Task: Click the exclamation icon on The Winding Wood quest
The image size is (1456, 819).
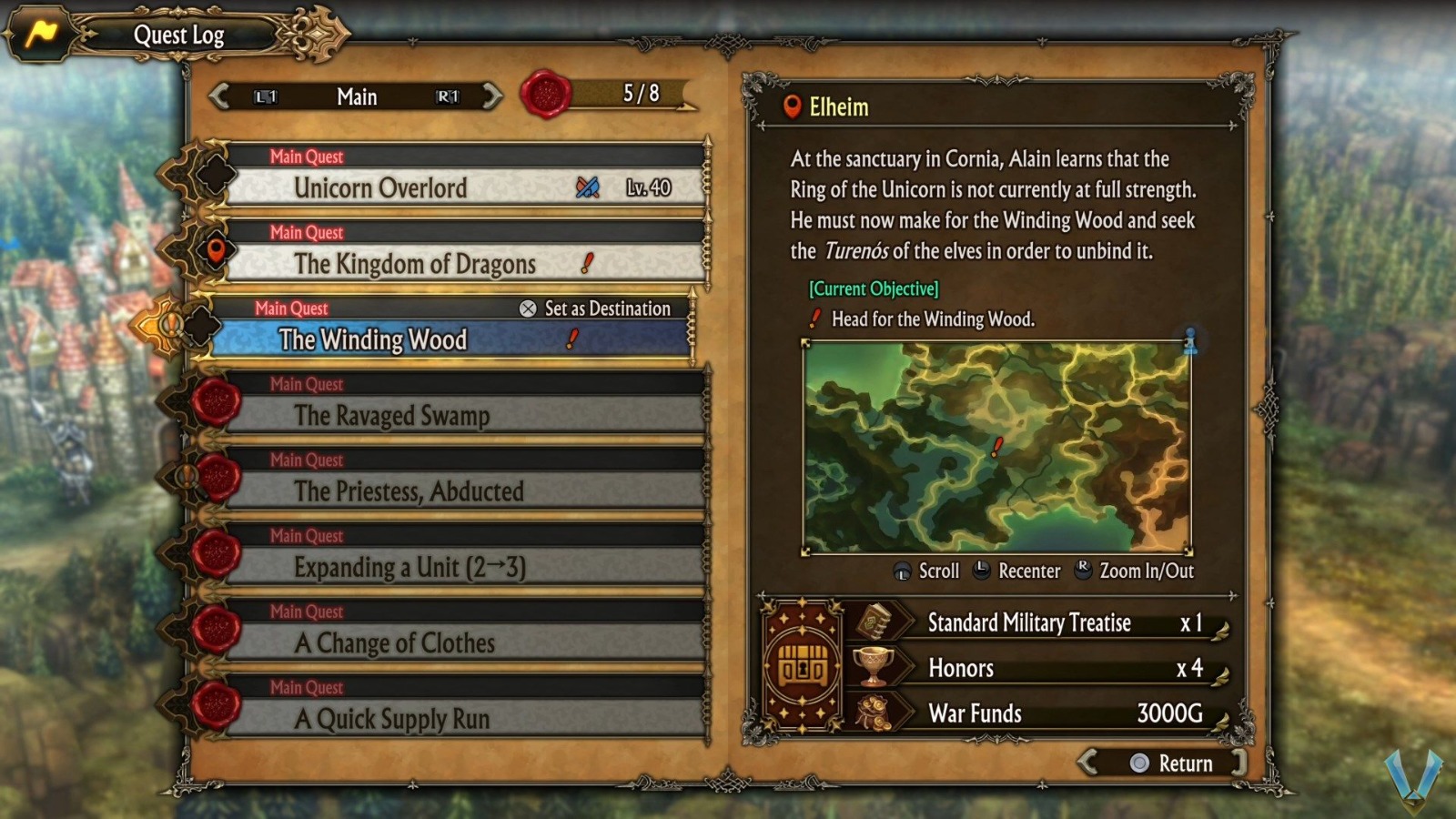Action: (x=571, y=339)
